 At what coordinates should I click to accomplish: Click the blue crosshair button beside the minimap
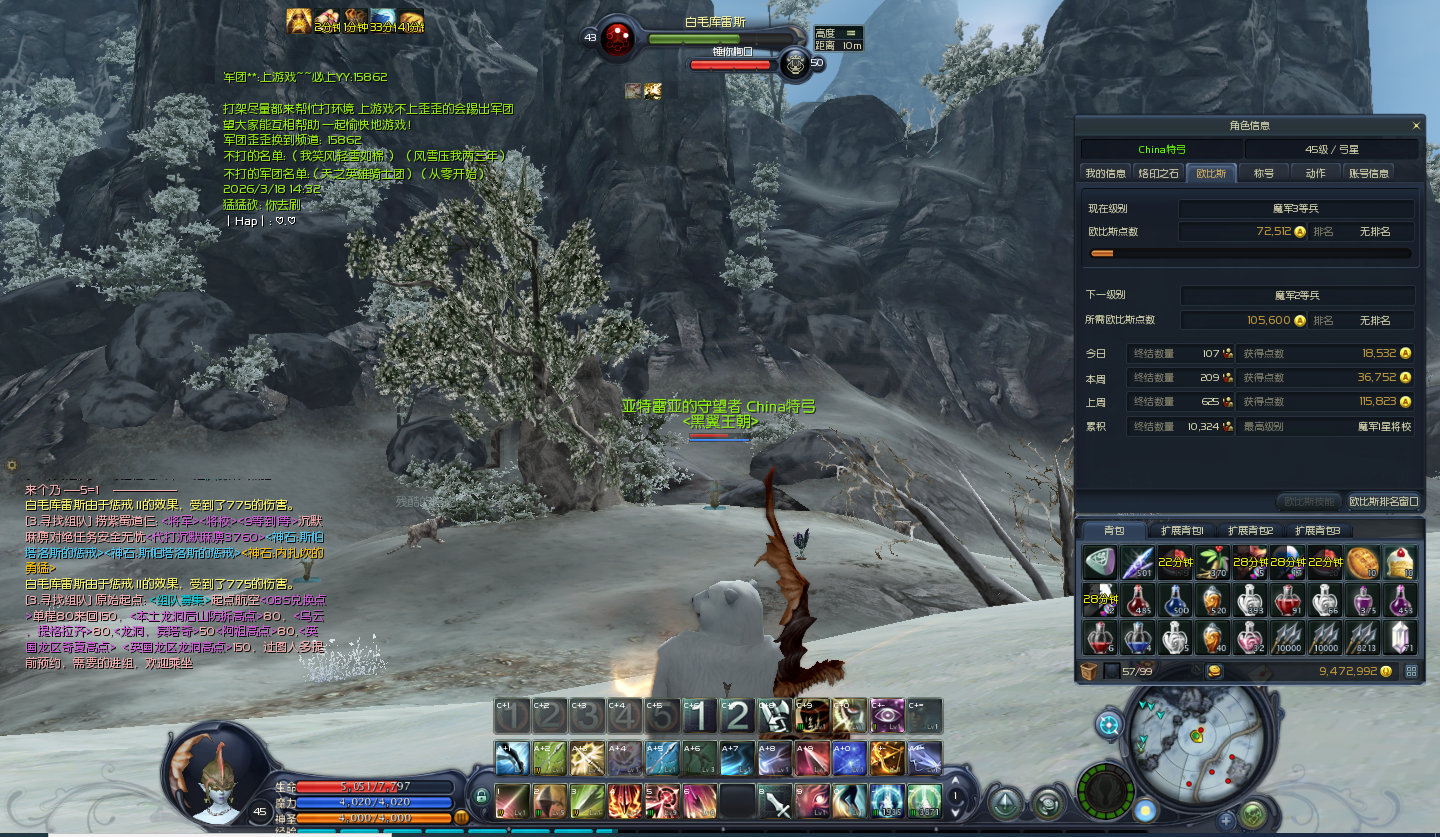[x=1109, y=726]
